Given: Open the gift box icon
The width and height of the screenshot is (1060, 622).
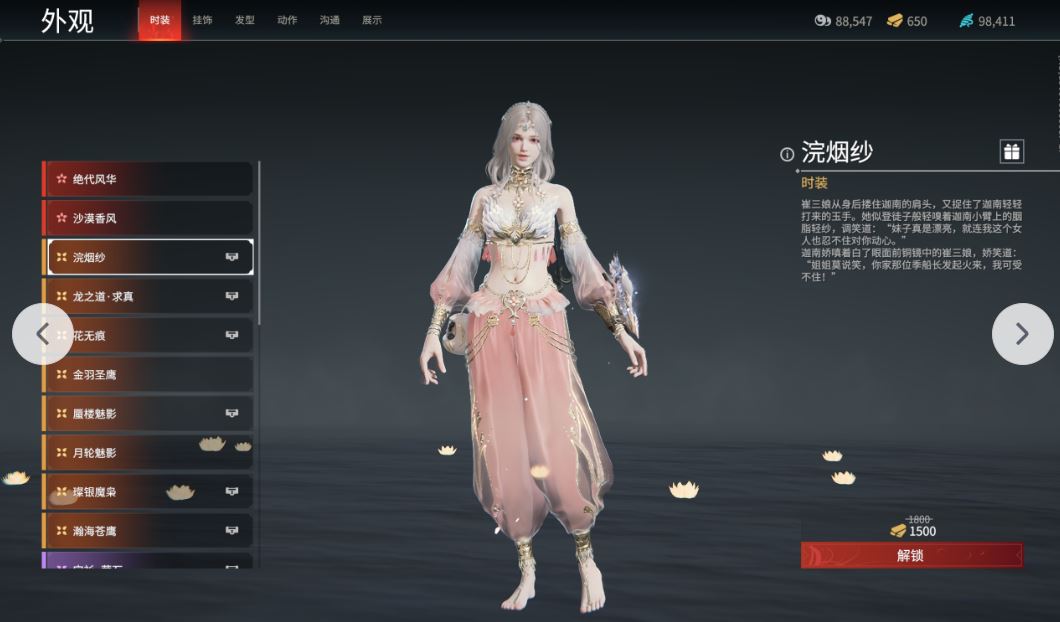Looking at the screenshot, I should pyautogui.click(x=1012, y=151).
